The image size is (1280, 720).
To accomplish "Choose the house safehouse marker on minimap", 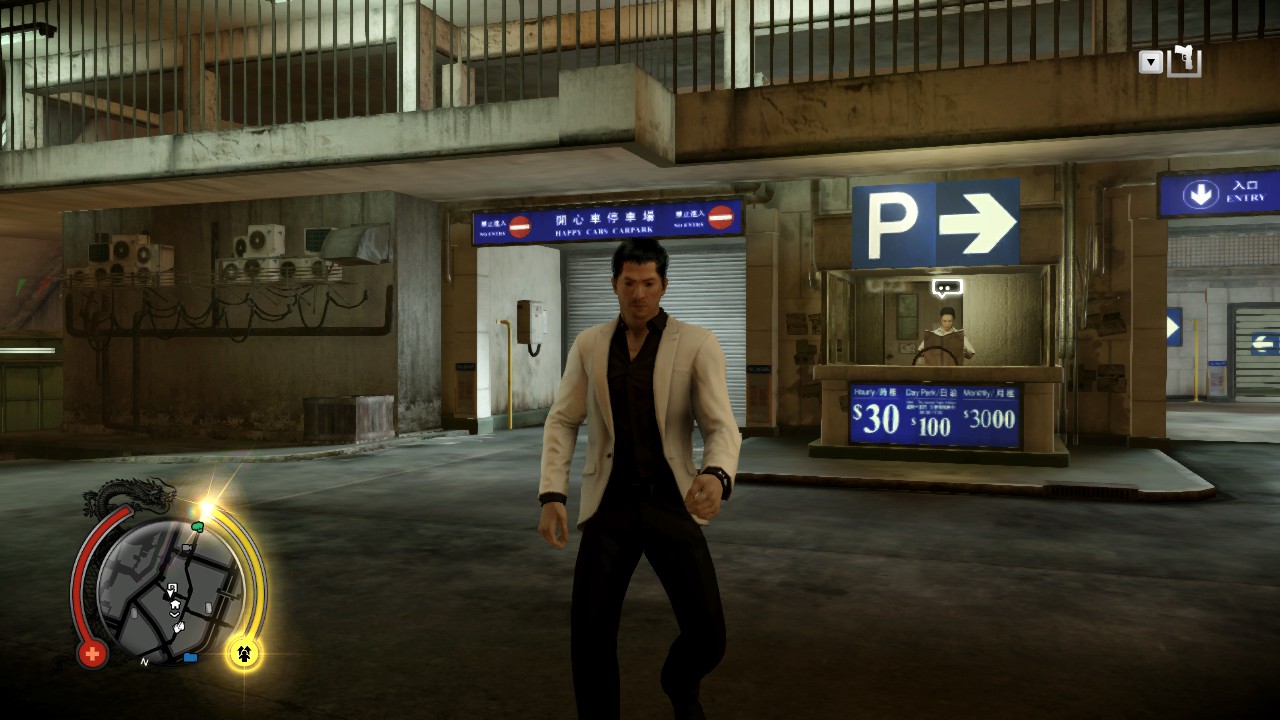I will click(175, 605).
